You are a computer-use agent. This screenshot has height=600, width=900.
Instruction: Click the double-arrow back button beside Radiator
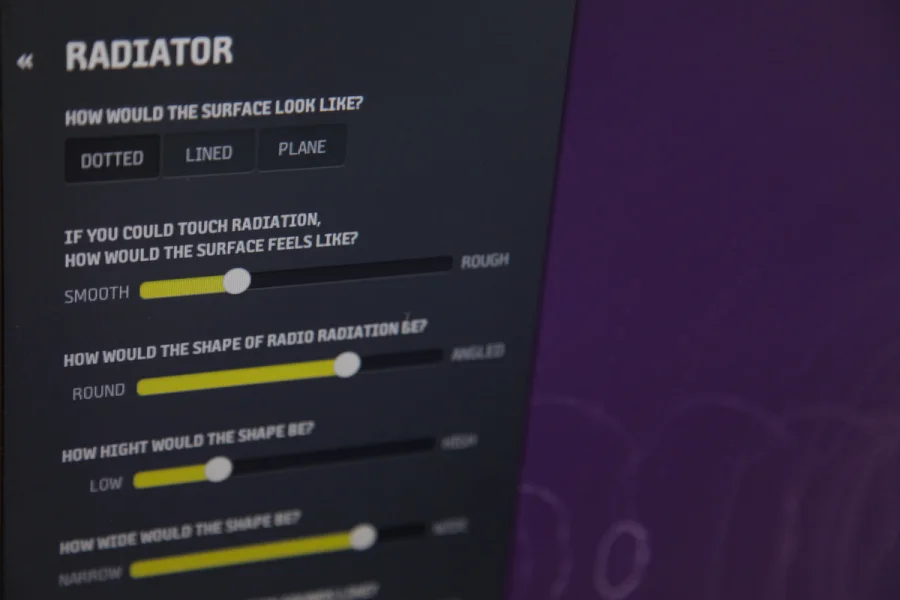point(26,62)
